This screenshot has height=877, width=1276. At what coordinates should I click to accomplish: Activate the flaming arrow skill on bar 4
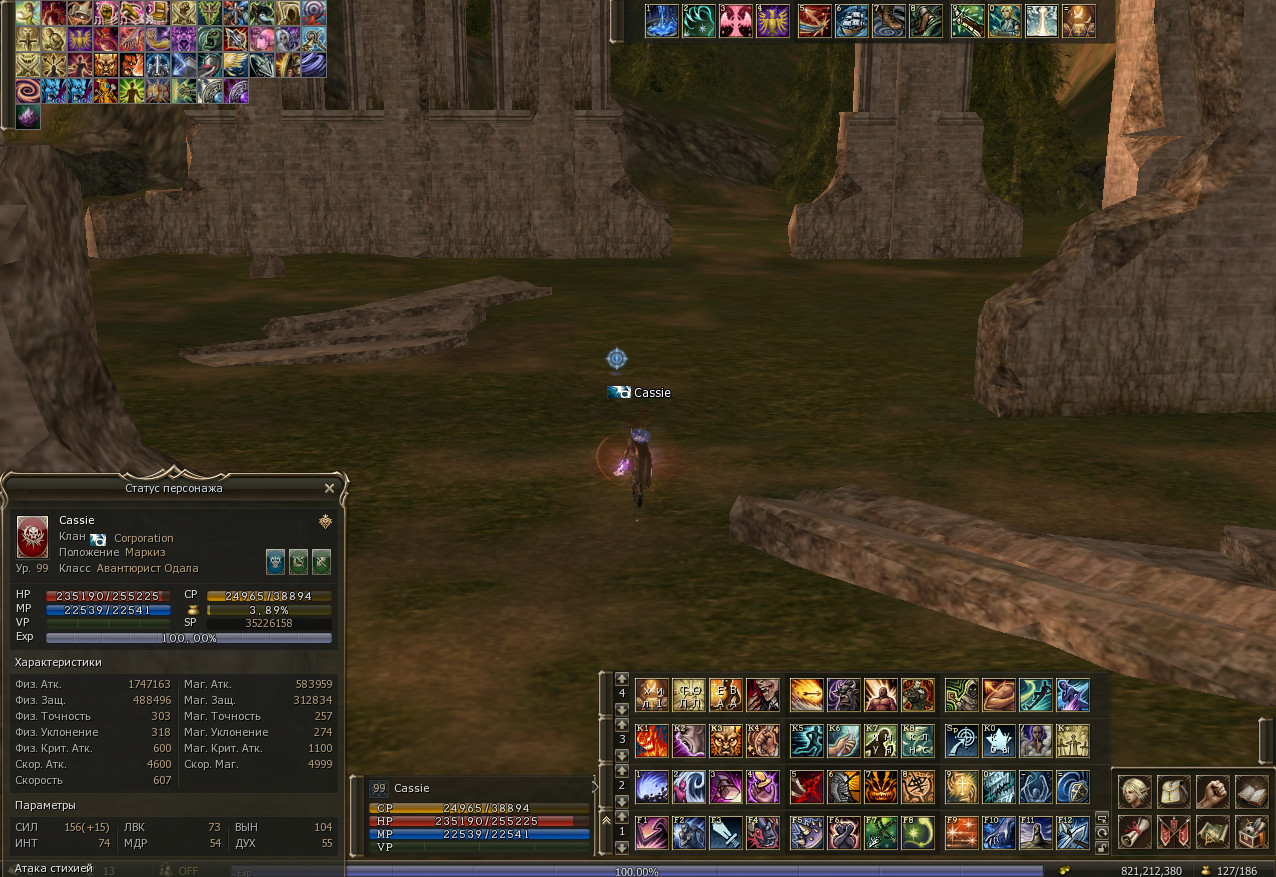tap(807, 695)
